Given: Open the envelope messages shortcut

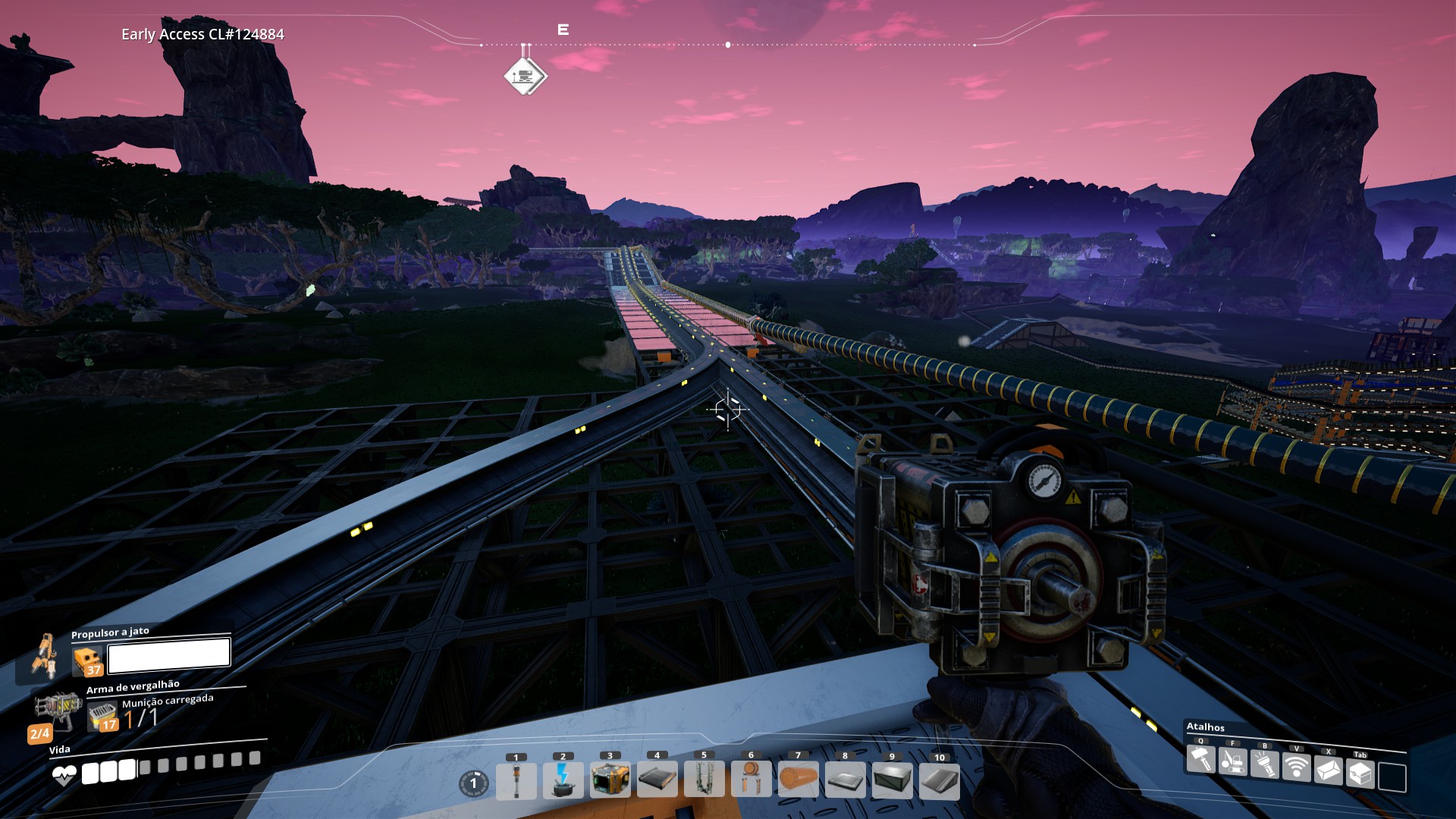Looking at the screenshot, I should (1329, 770).
